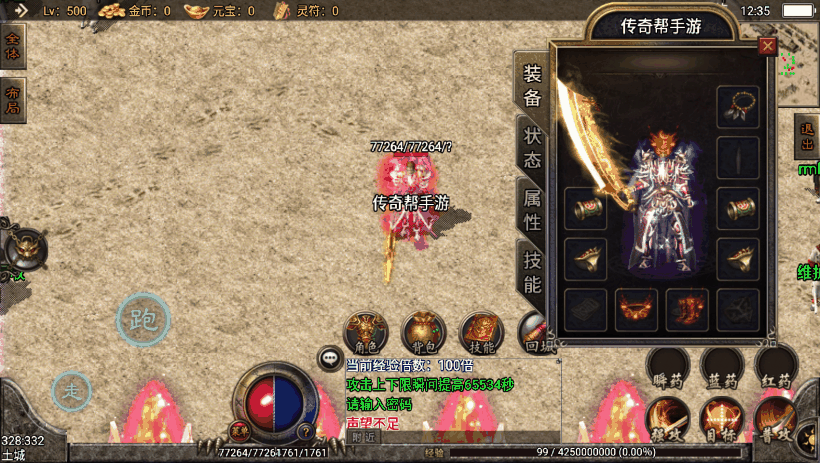This screenshot has height=463, width=820.
Task: Select the 装备 (Equipment) tab
Action: (532, 86)
